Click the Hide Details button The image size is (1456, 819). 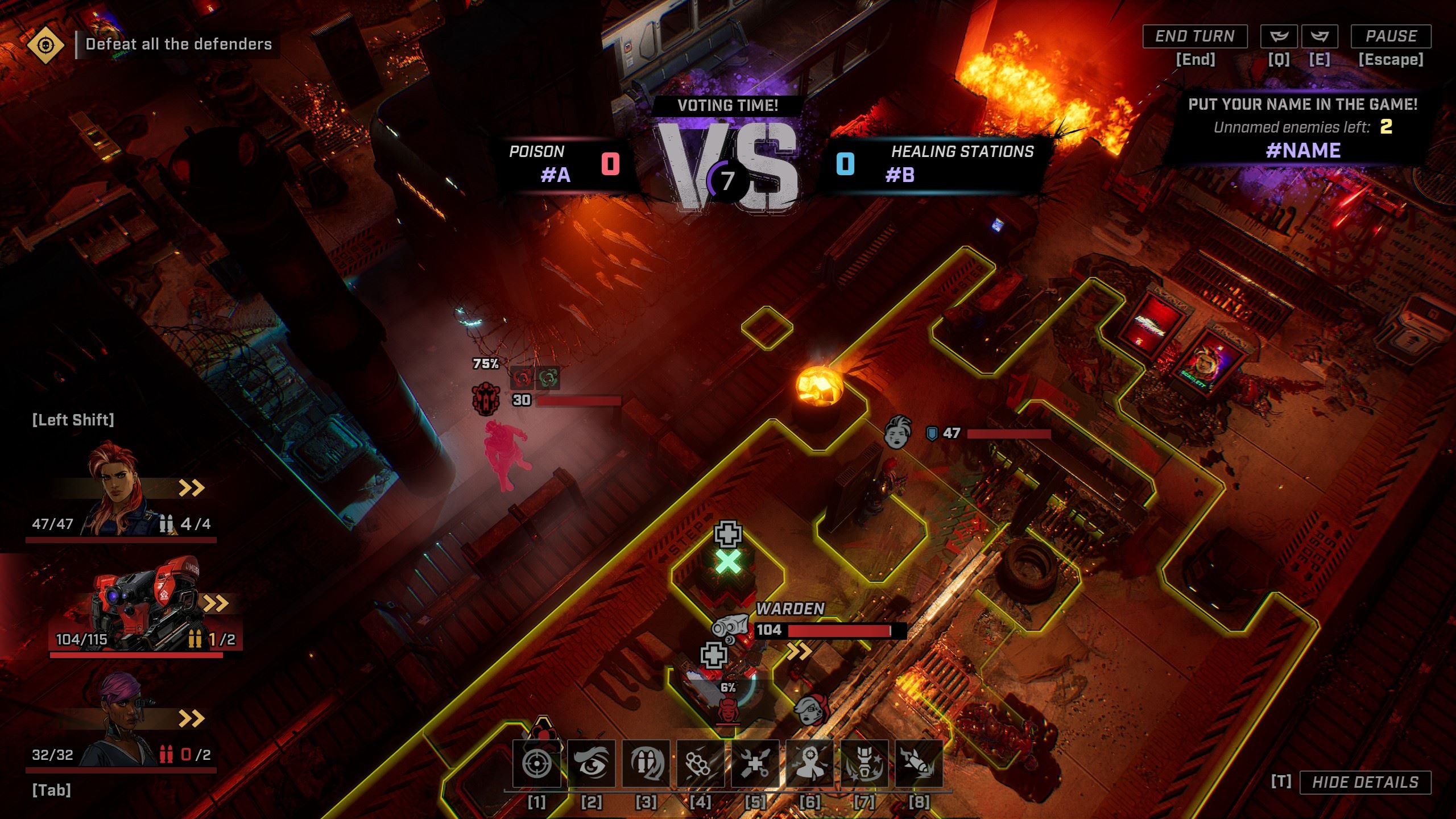(1365, 782)
